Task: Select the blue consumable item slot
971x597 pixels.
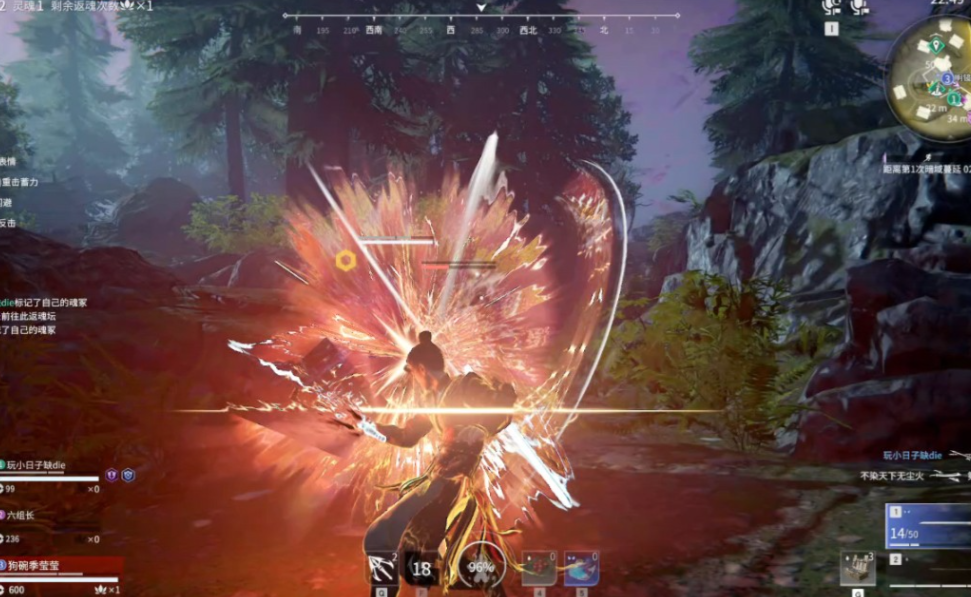Action: [581, 568]
